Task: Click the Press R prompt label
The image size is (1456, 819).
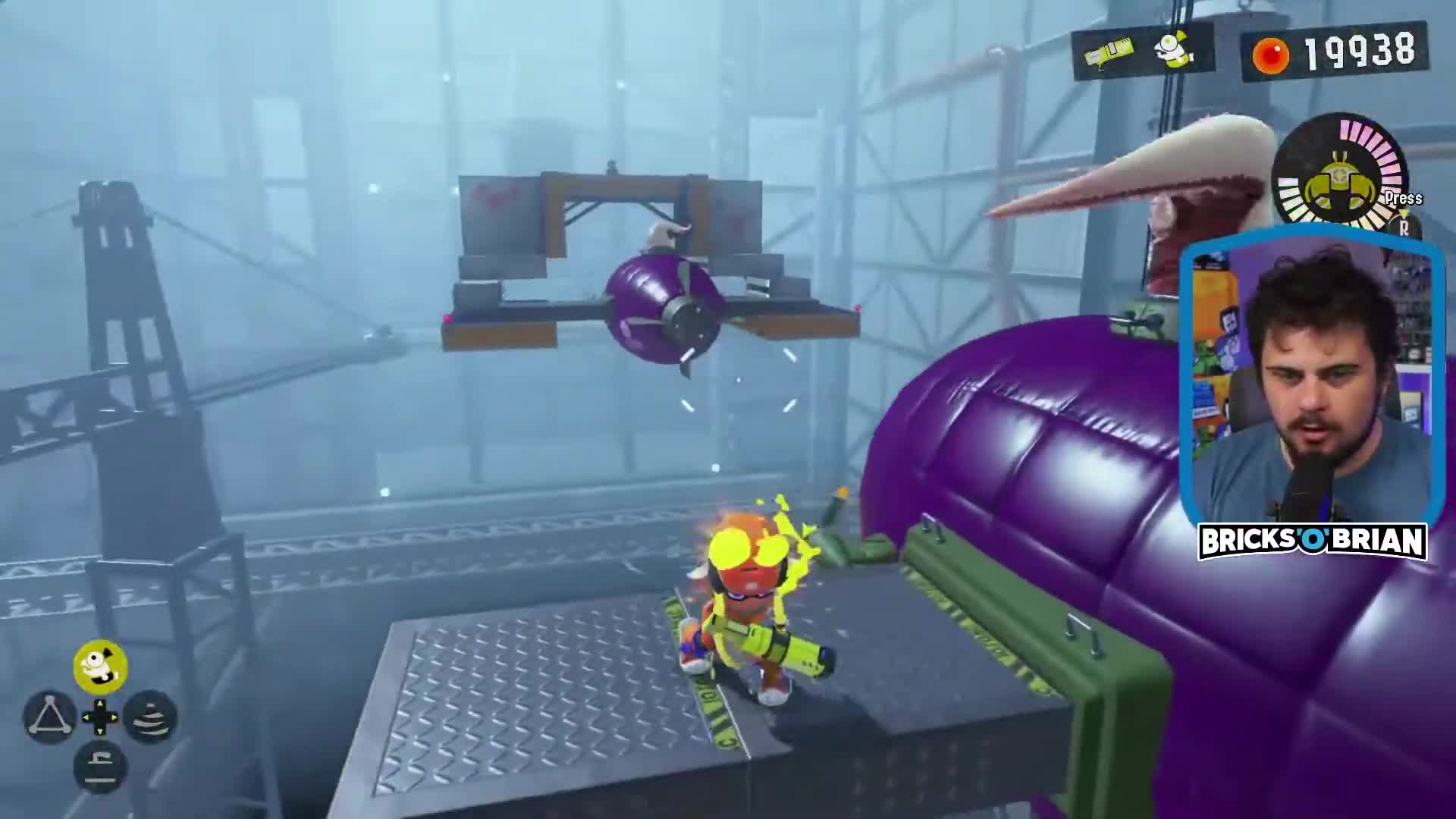Action: [x=1403, y=199]
